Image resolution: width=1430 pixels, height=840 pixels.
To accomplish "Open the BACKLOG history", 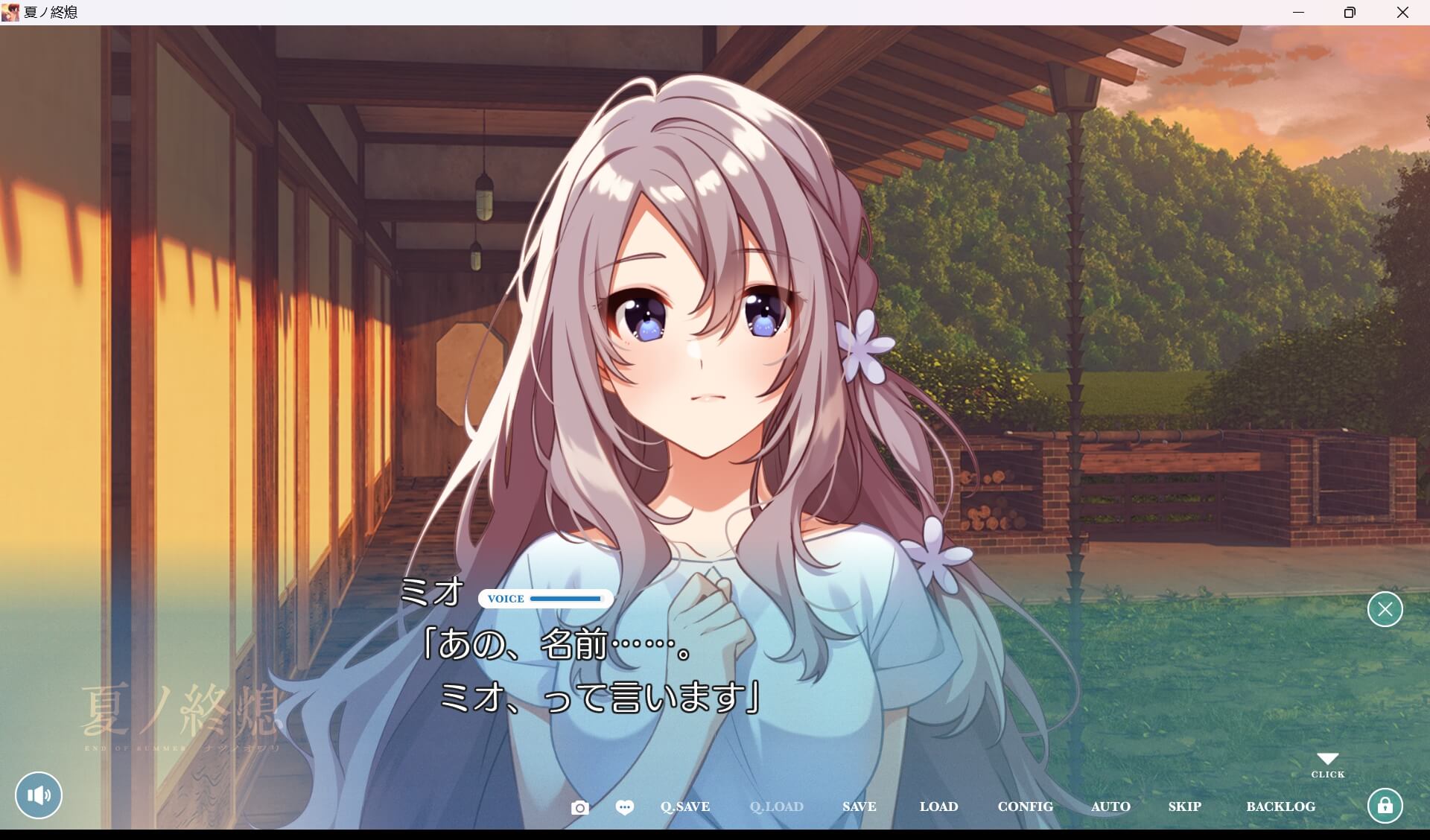I will click(x=1280, y=806).
